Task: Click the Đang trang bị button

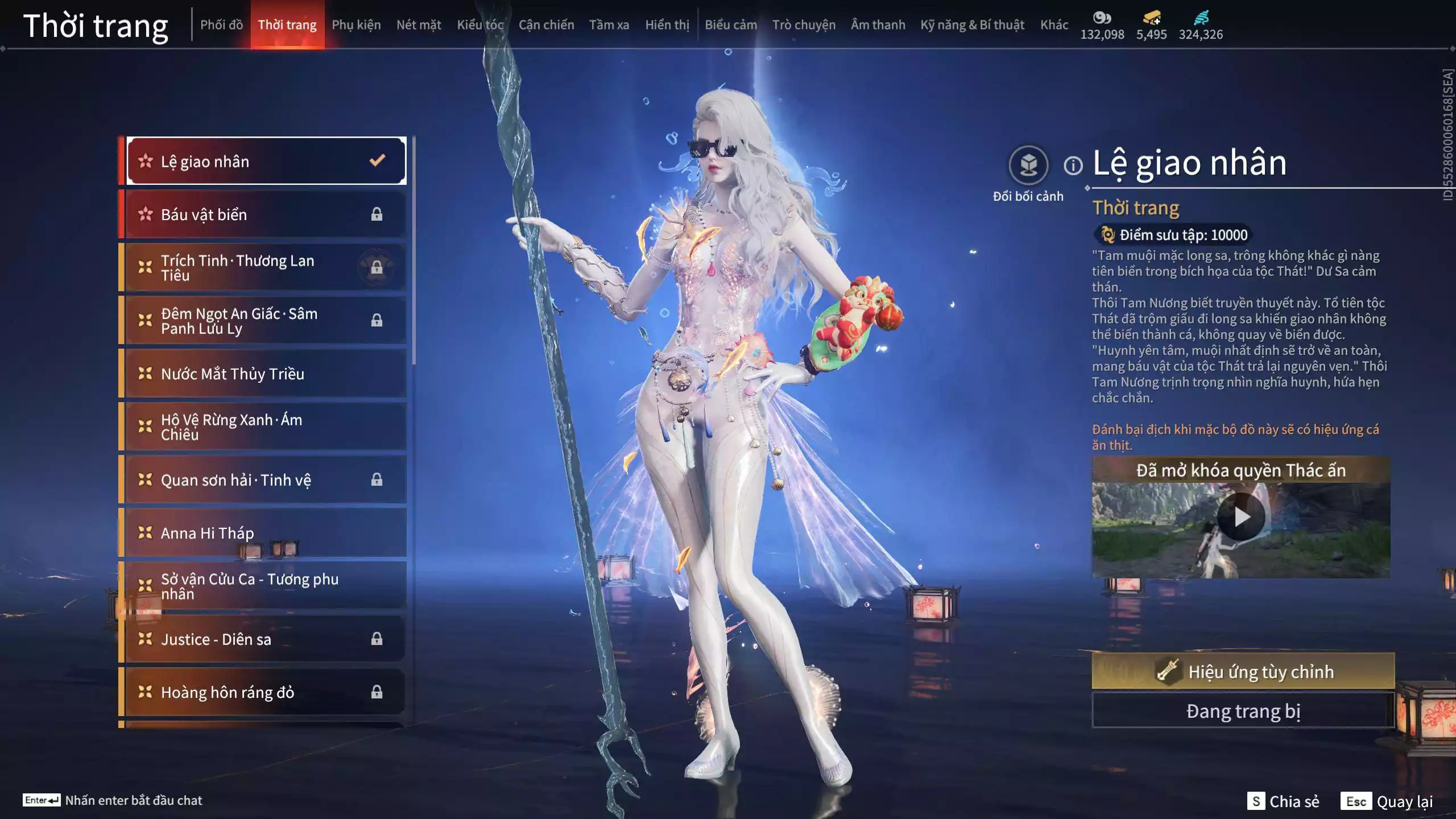Action: click(1243, 711)
